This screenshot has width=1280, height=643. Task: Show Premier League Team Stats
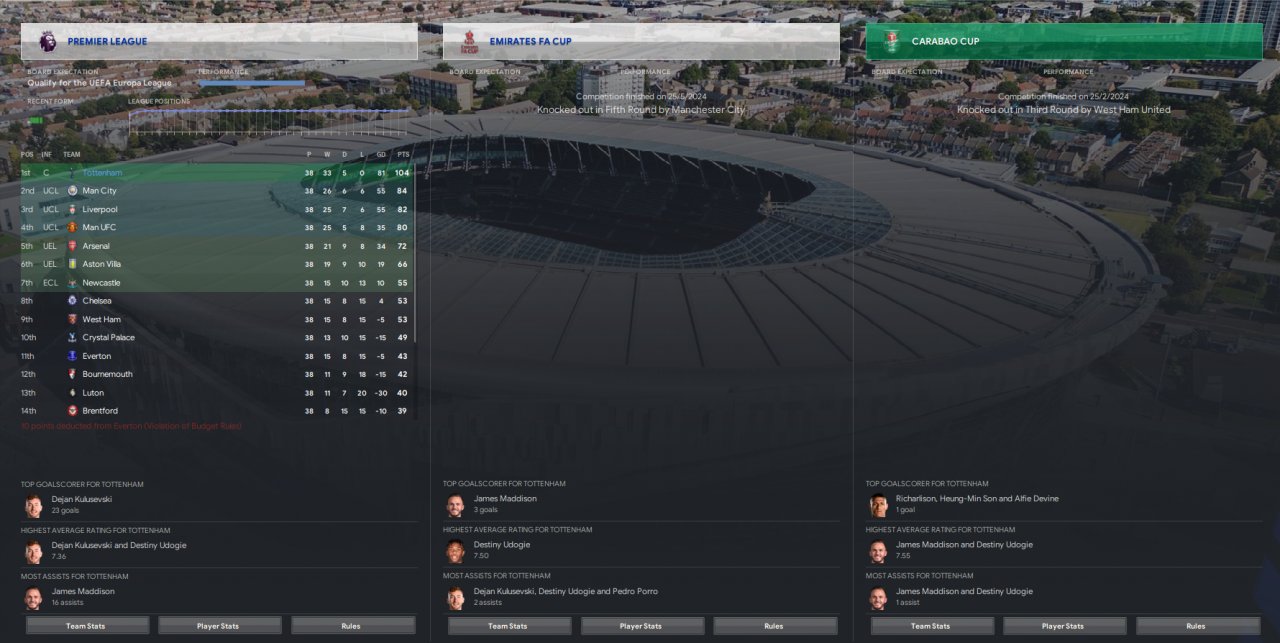tap(85, 626)
